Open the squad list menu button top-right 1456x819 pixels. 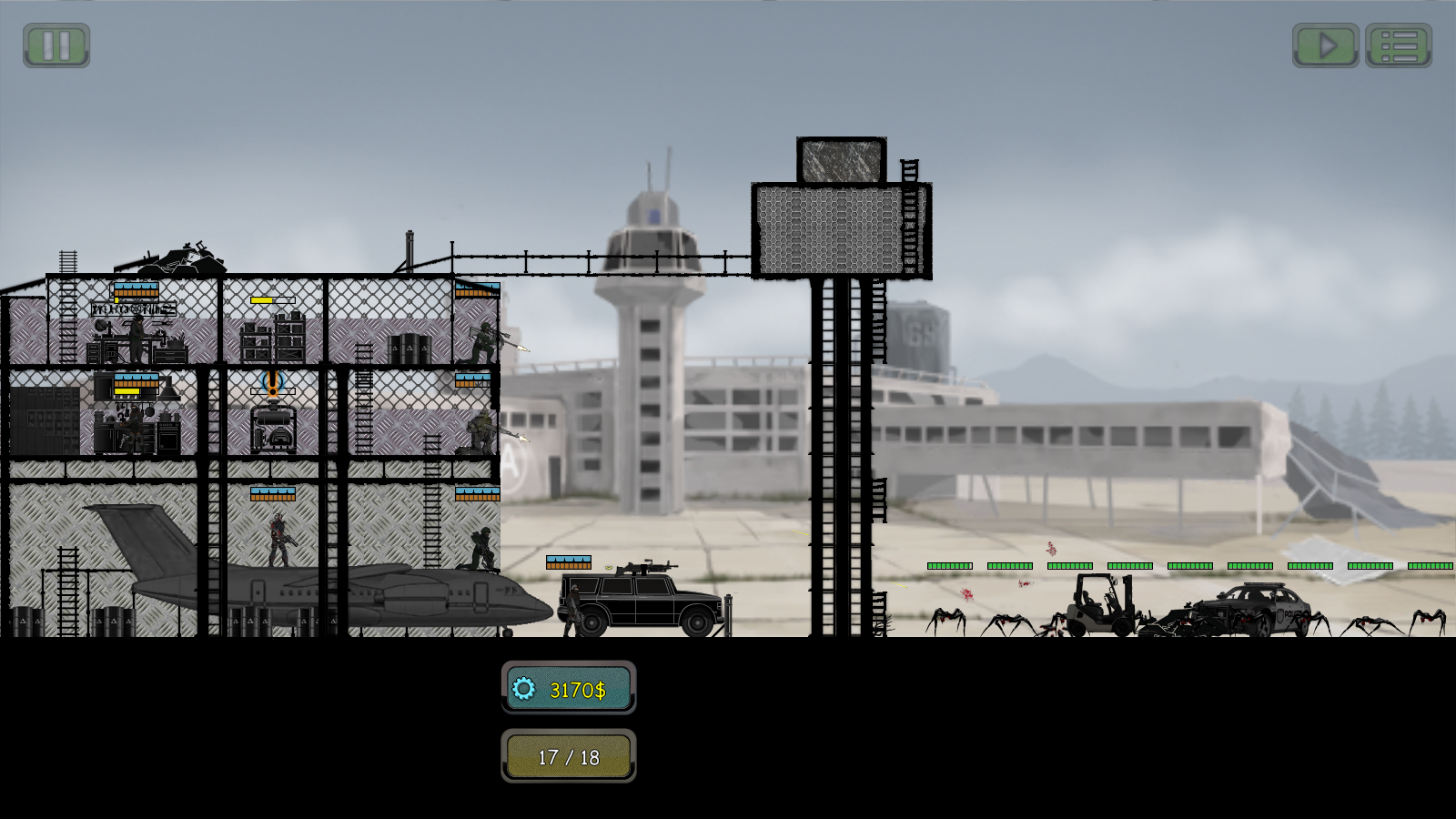tap(1400, 43)
